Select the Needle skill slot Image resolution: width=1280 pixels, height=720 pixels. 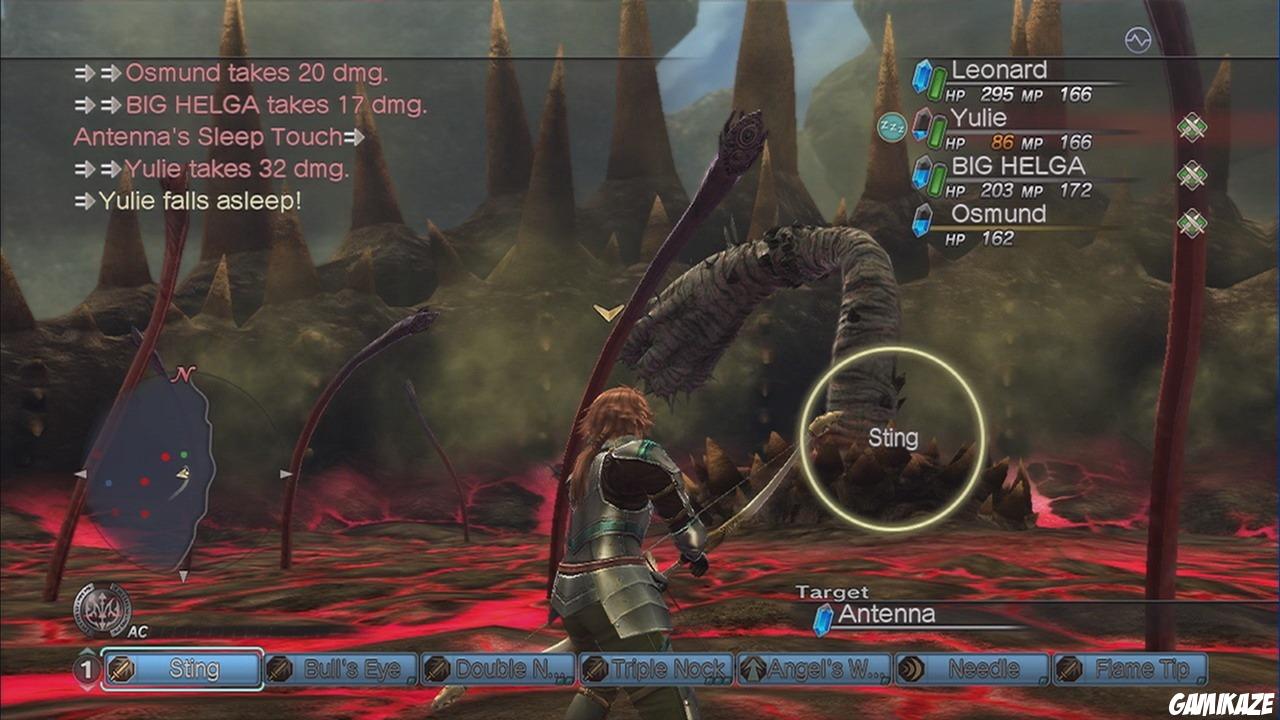971,669
